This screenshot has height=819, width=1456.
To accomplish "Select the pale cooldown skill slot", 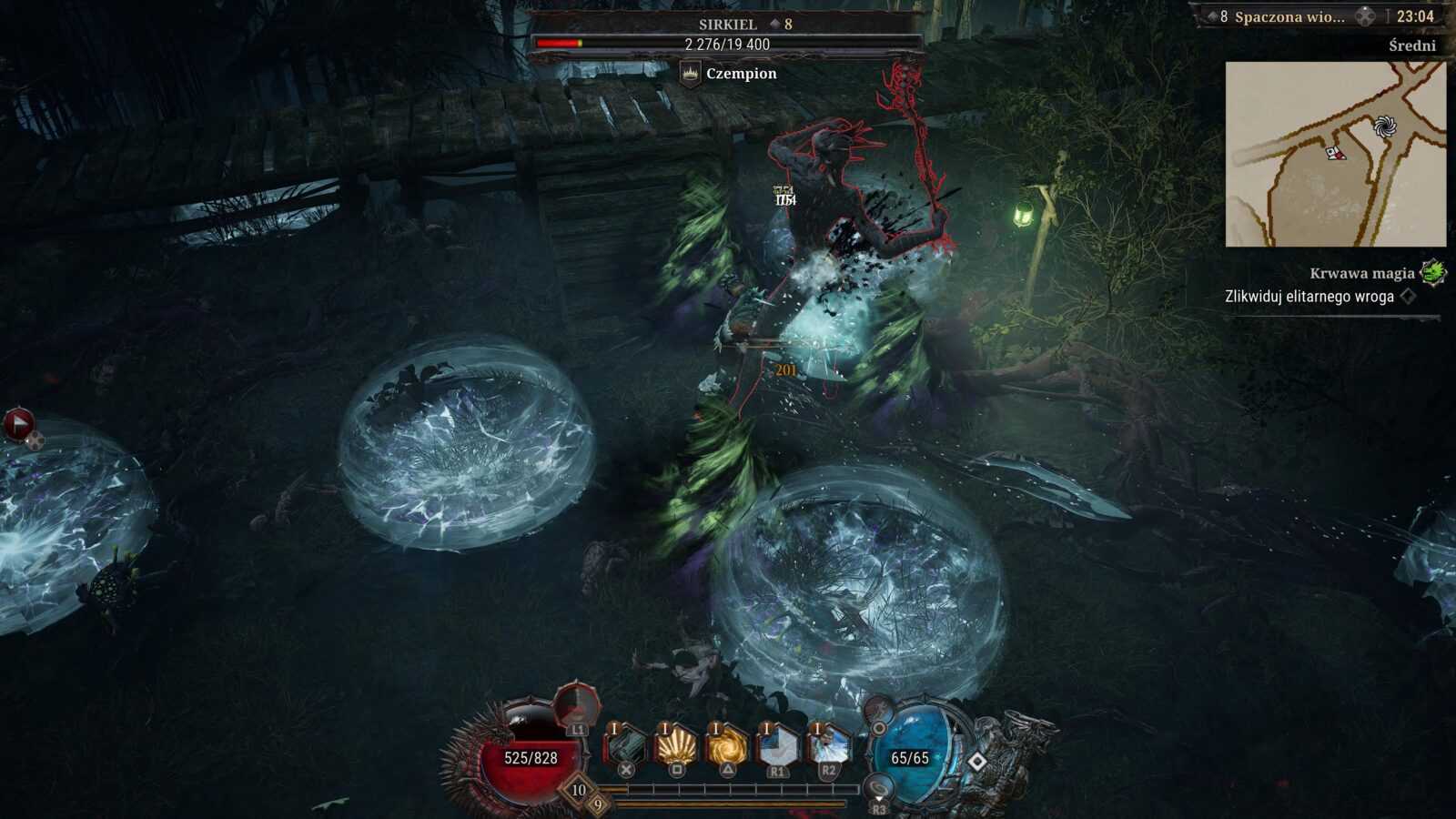I will point(777,748).
